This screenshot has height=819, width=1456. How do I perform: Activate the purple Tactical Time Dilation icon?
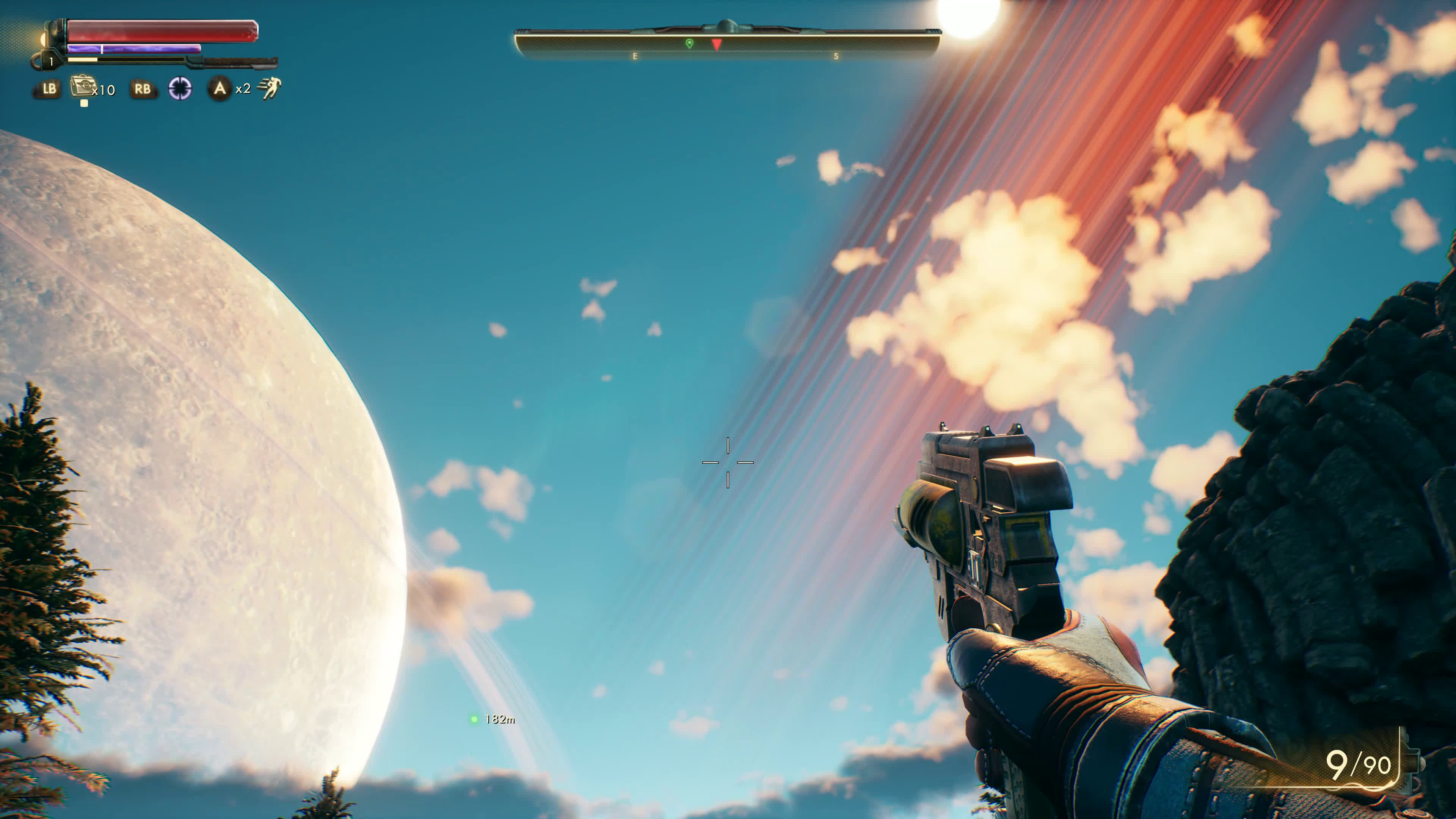click(180, 89)
